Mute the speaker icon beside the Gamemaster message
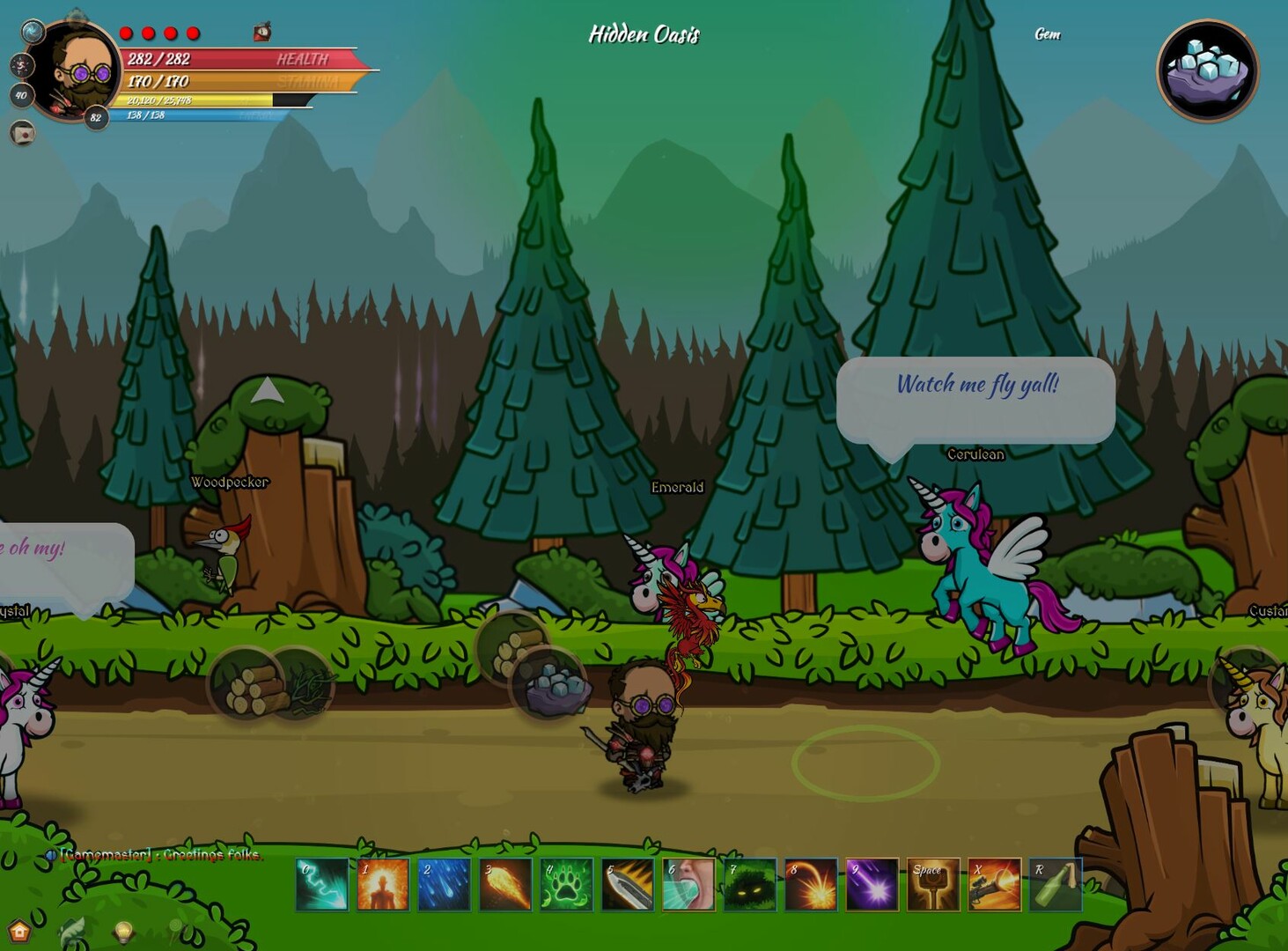Screen dimensions: 1288x951 (x=51, y=855)
